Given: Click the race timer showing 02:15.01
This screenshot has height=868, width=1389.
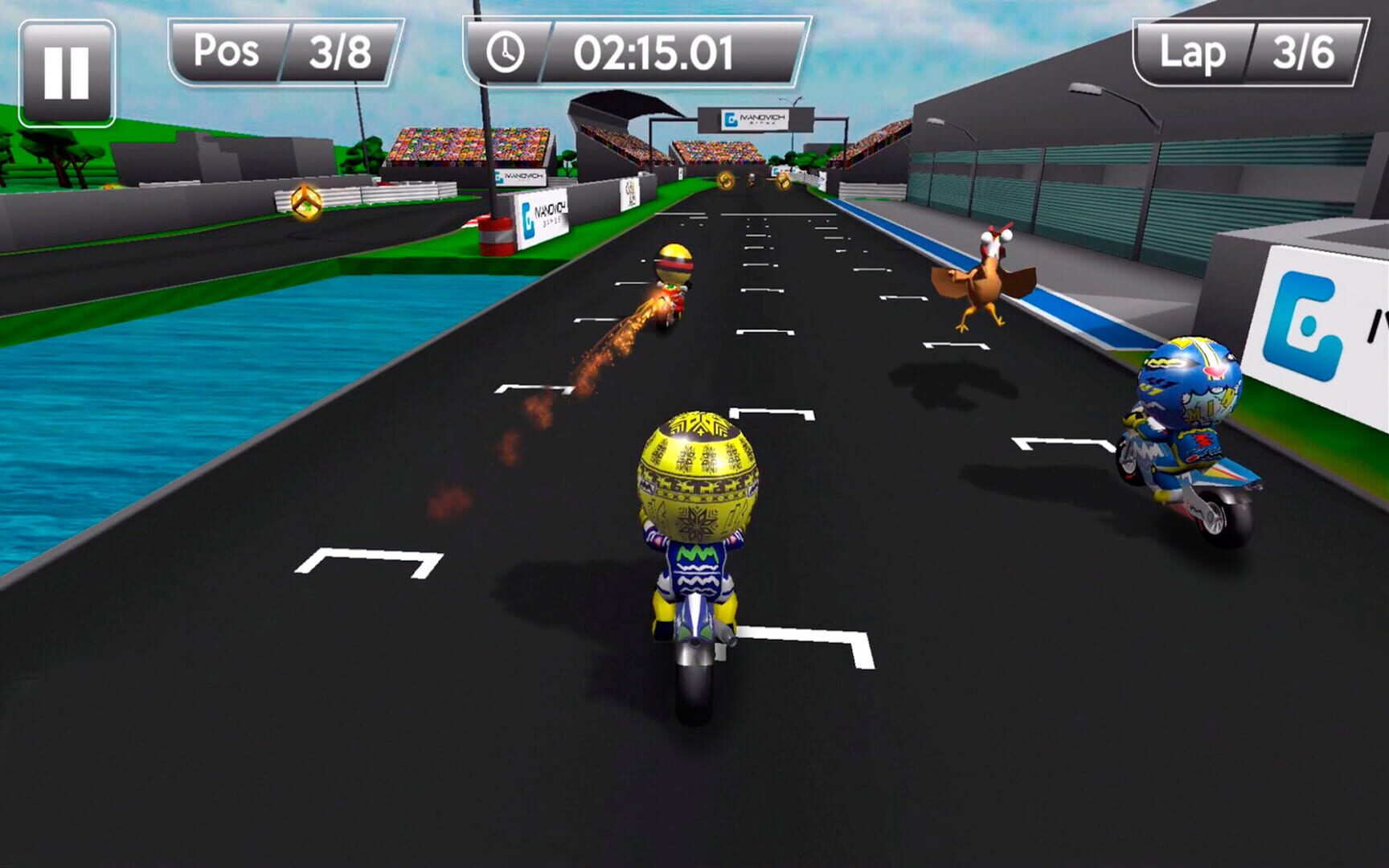Looking at the screenshot, I should click(651, 51).
